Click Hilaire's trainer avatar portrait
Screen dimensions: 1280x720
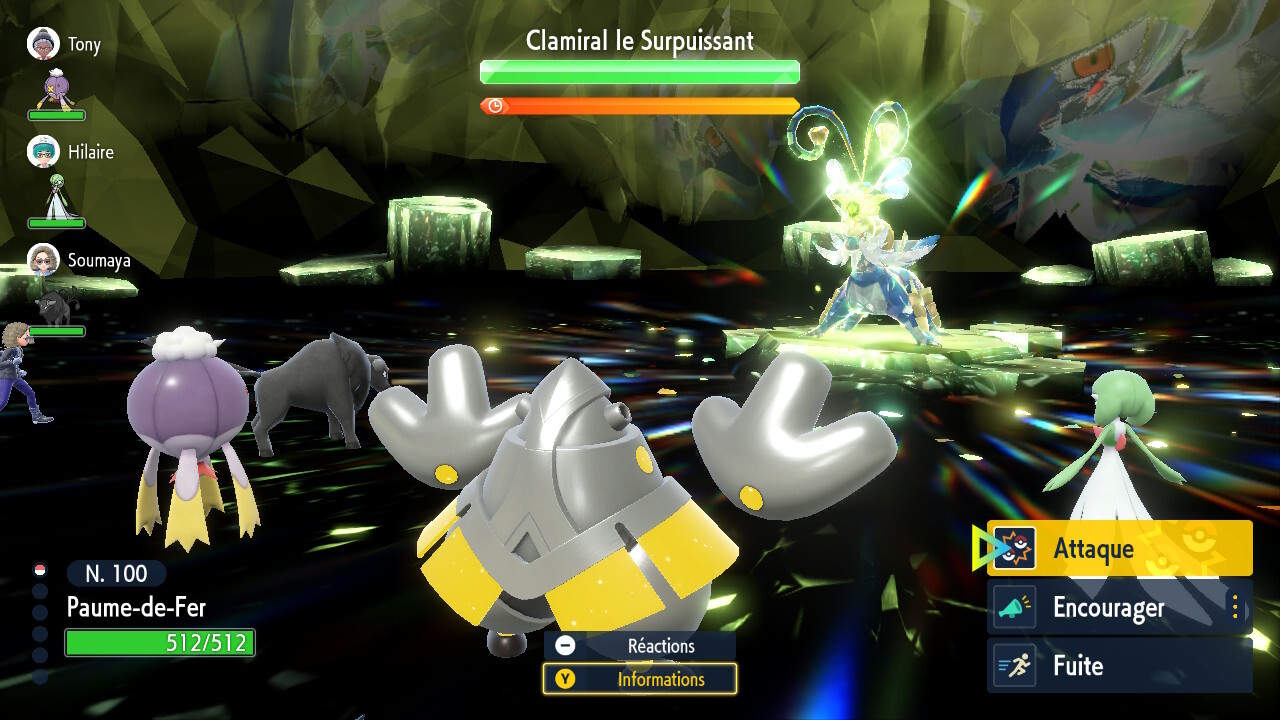coord(41,152)
